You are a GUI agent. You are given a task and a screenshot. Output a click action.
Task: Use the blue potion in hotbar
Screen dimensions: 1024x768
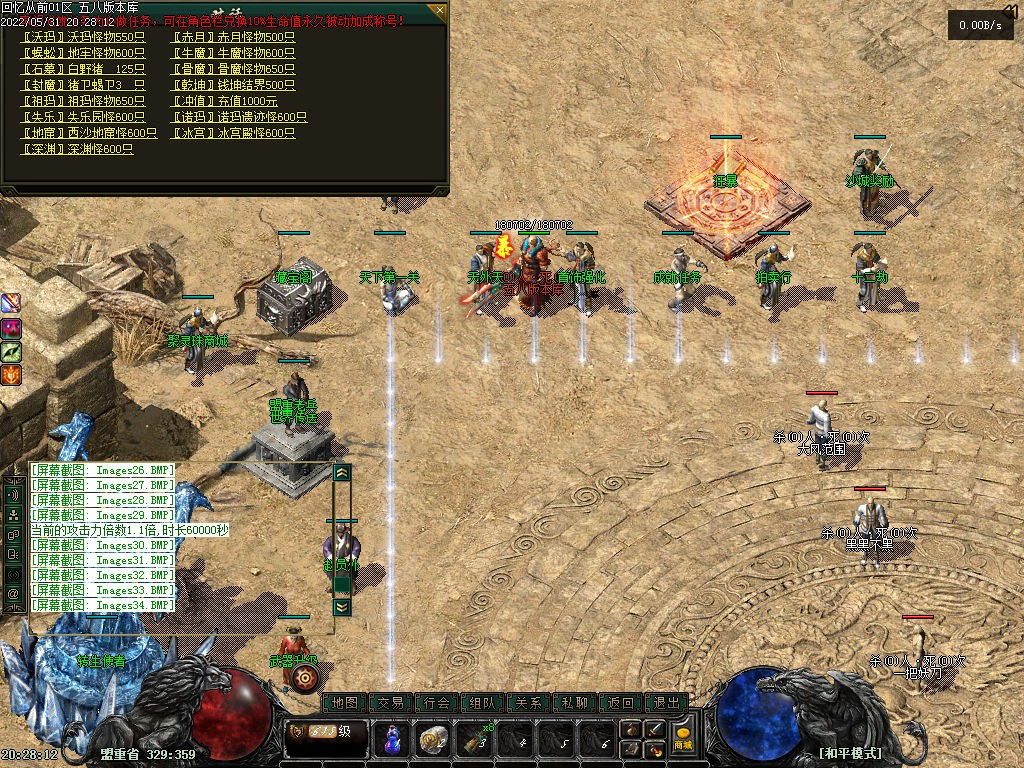pos(392,740)
